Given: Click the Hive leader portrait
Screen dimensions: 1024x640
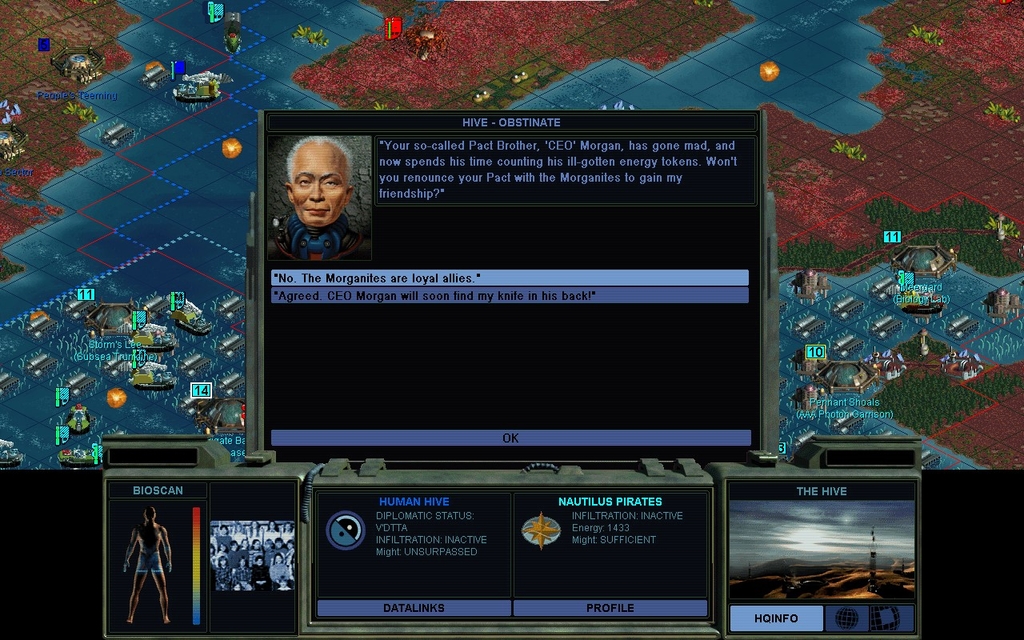Looking at the screenshot, I should point(319,198).
